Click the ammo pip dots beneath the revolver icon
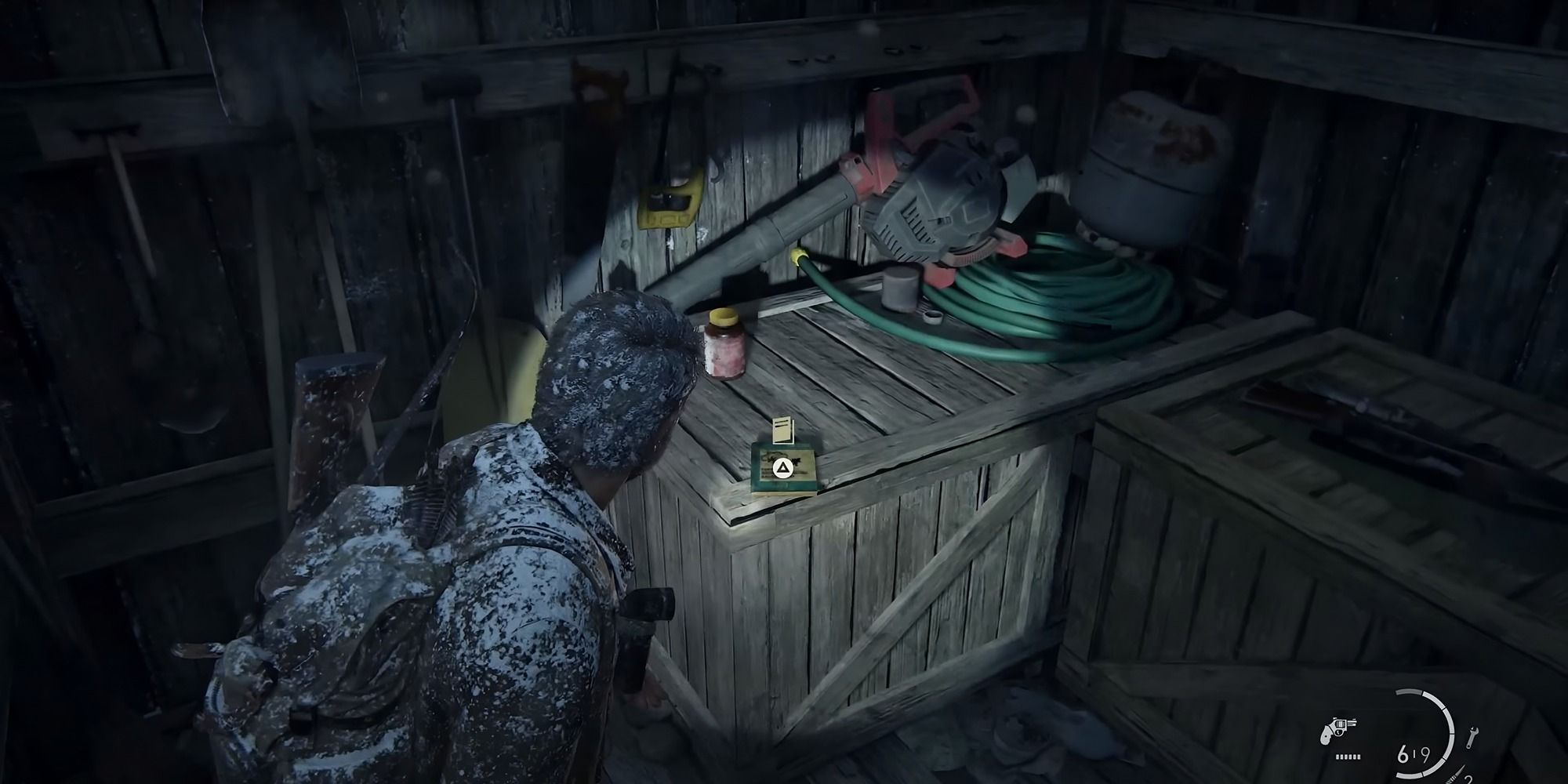Screen dimensions: 1568x784 (x=1348, y=755)
